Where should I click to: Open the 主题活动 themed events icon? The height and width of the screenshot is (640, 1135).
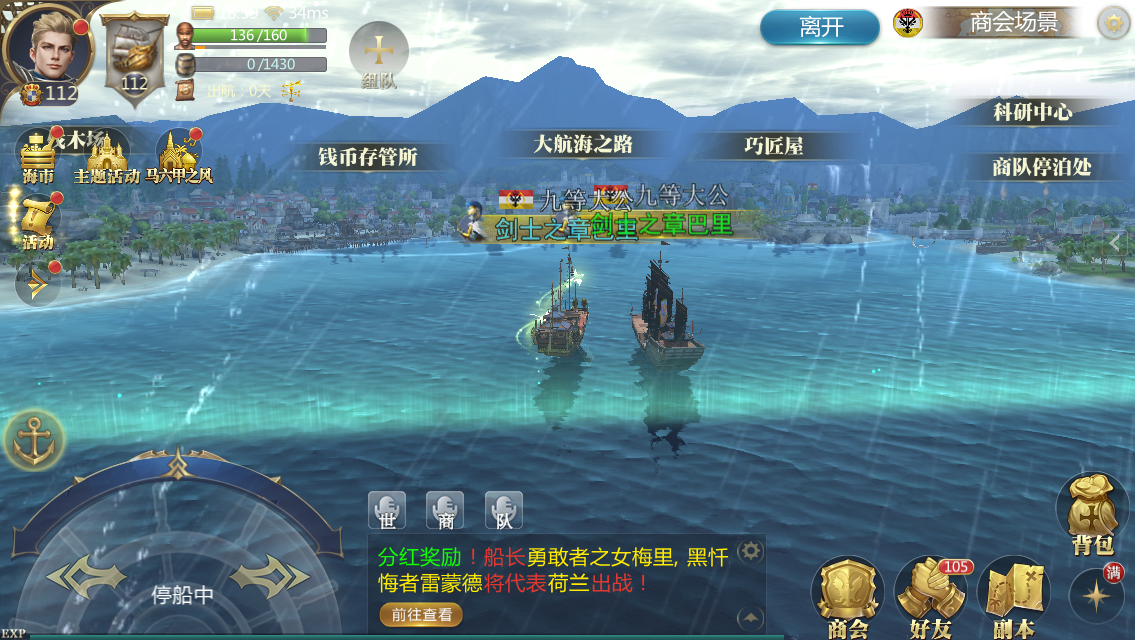coord(106,158)
